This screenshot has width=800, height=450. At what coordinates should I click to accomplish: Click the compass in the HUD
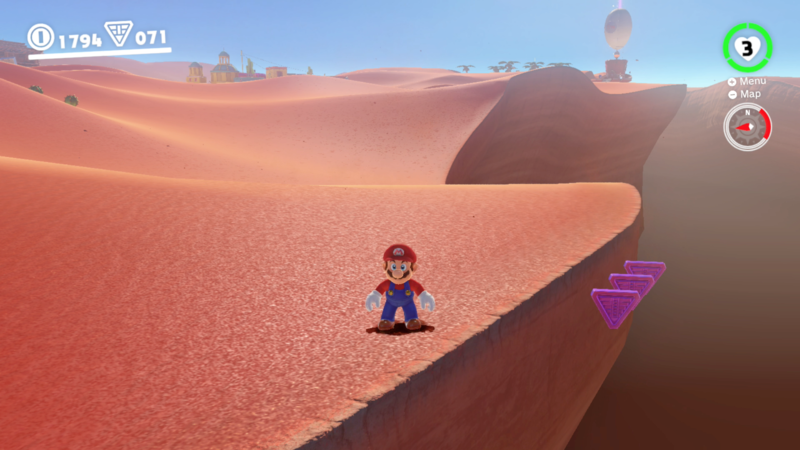(x=747, y=127)
